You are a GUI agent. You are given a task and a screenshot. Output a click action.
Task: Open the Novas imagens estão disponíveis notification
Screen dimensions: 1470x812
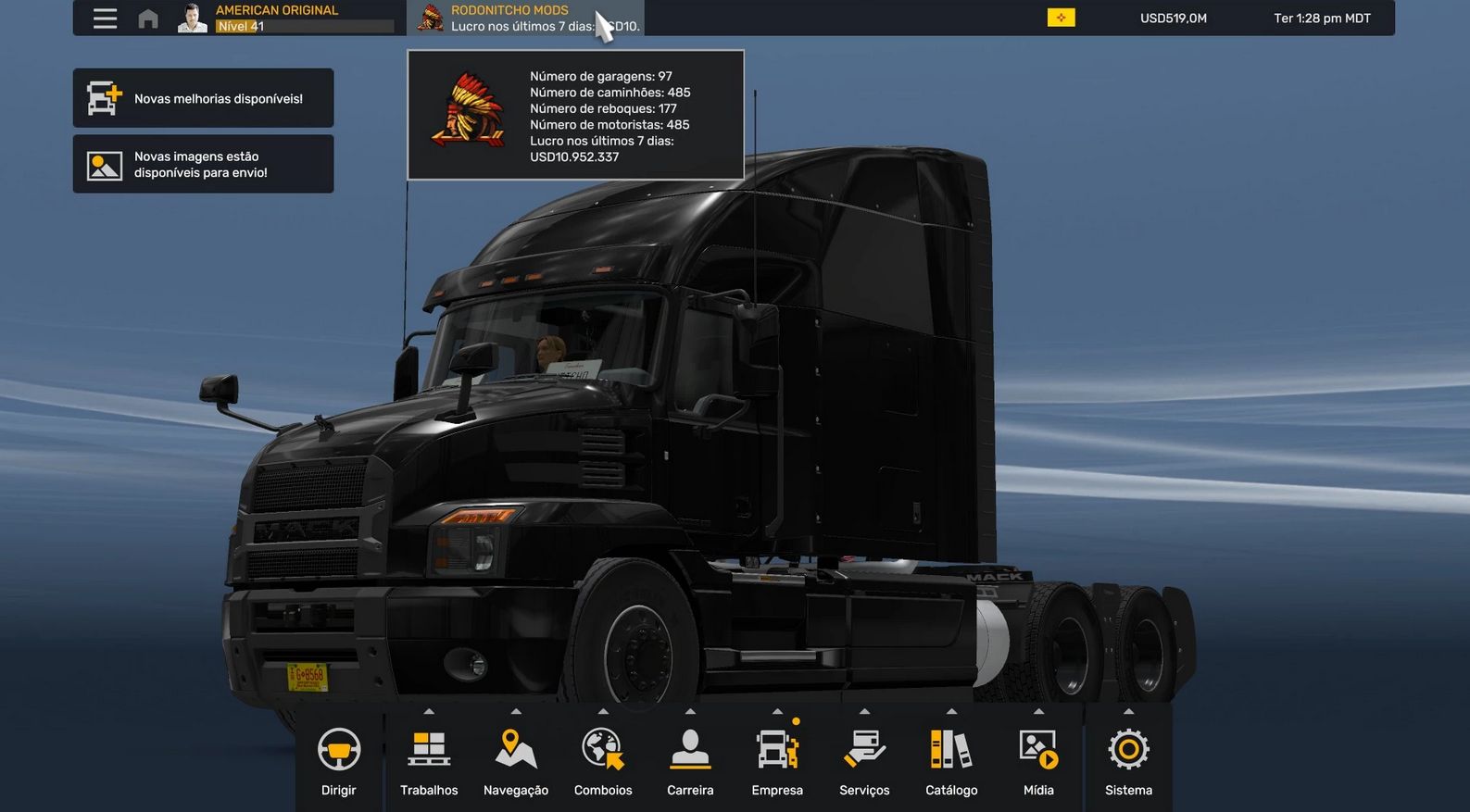(203, 165)
